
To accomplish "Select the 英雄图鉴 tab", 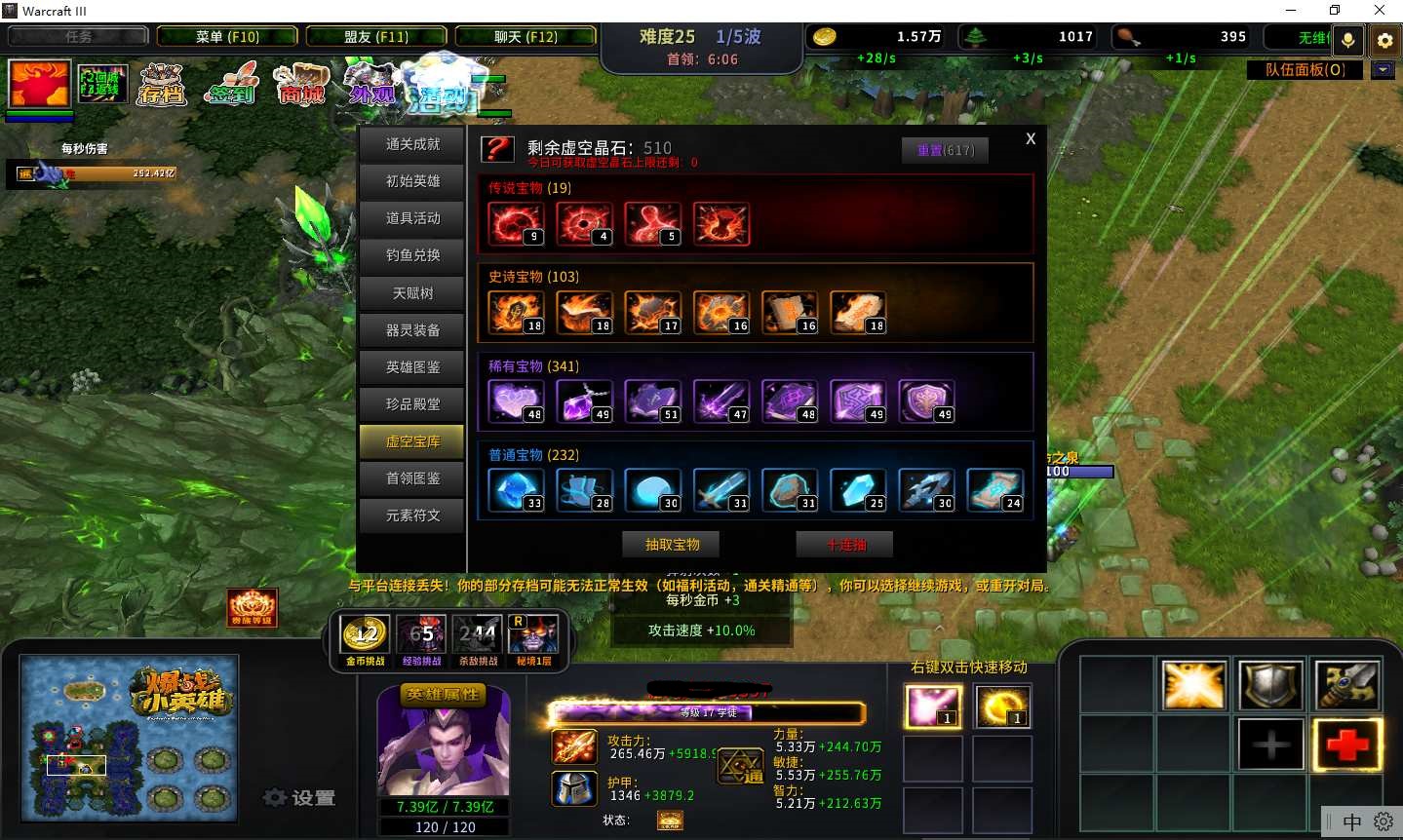I will [x=412, y=367].
